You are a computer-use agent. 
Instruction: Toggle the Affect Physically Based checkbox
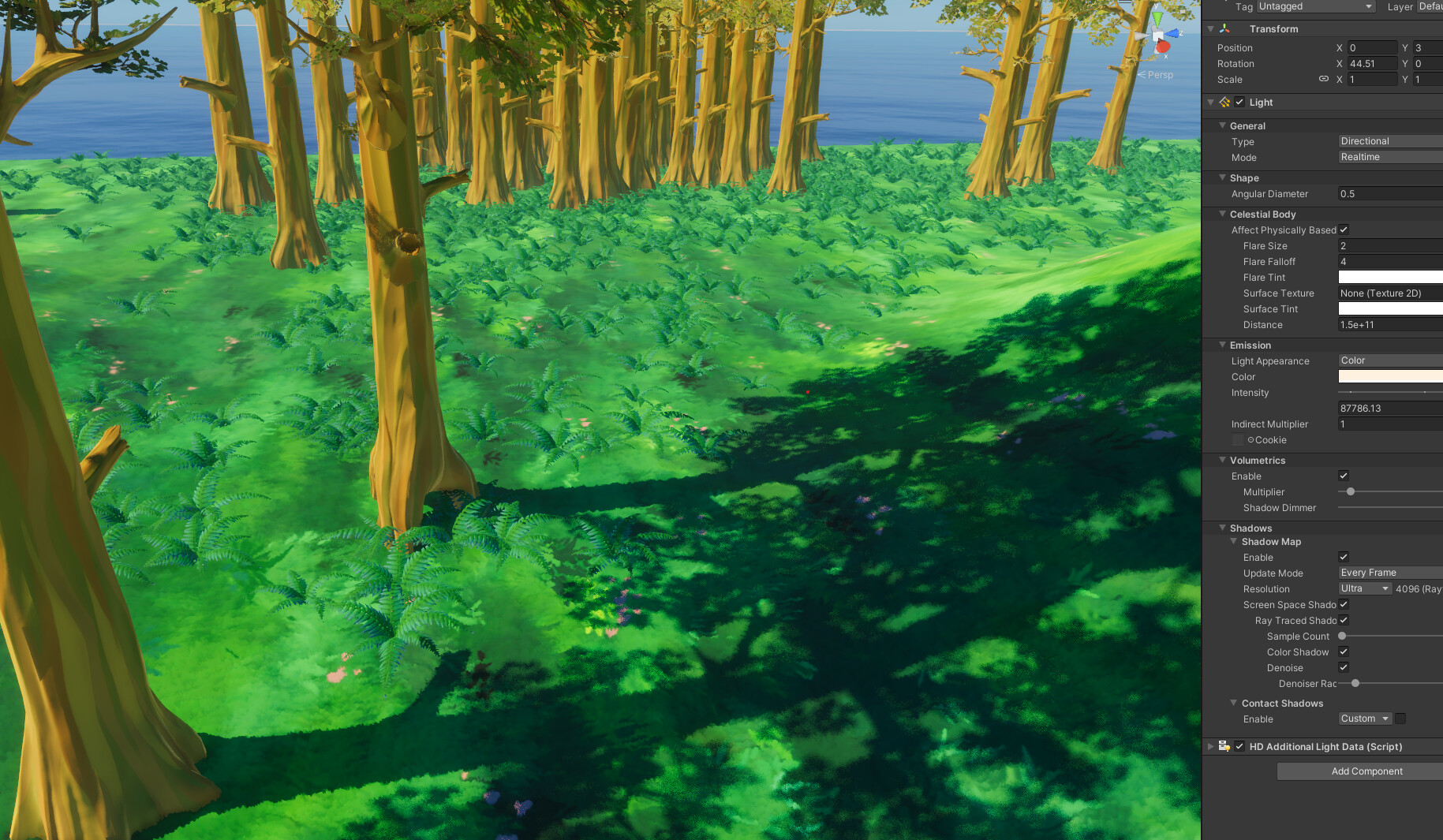pos(1344,230)
